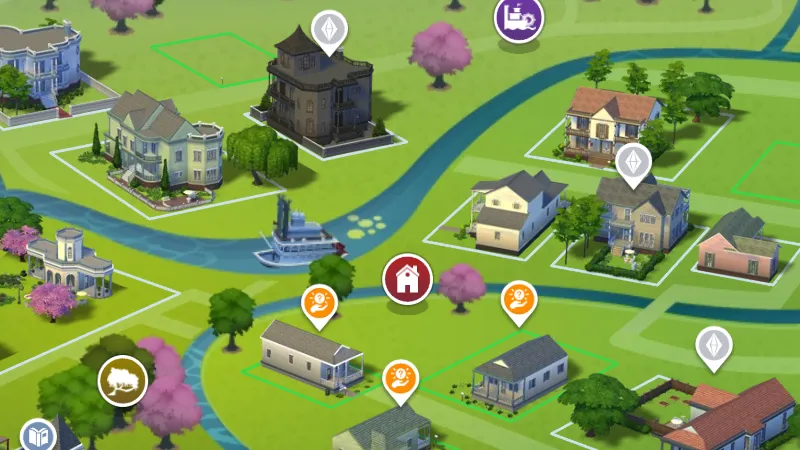Choose the plumbob pin above the red-roofed house
Image resolution: width=800 pixels, height=450 pixels.
[713, 346]
